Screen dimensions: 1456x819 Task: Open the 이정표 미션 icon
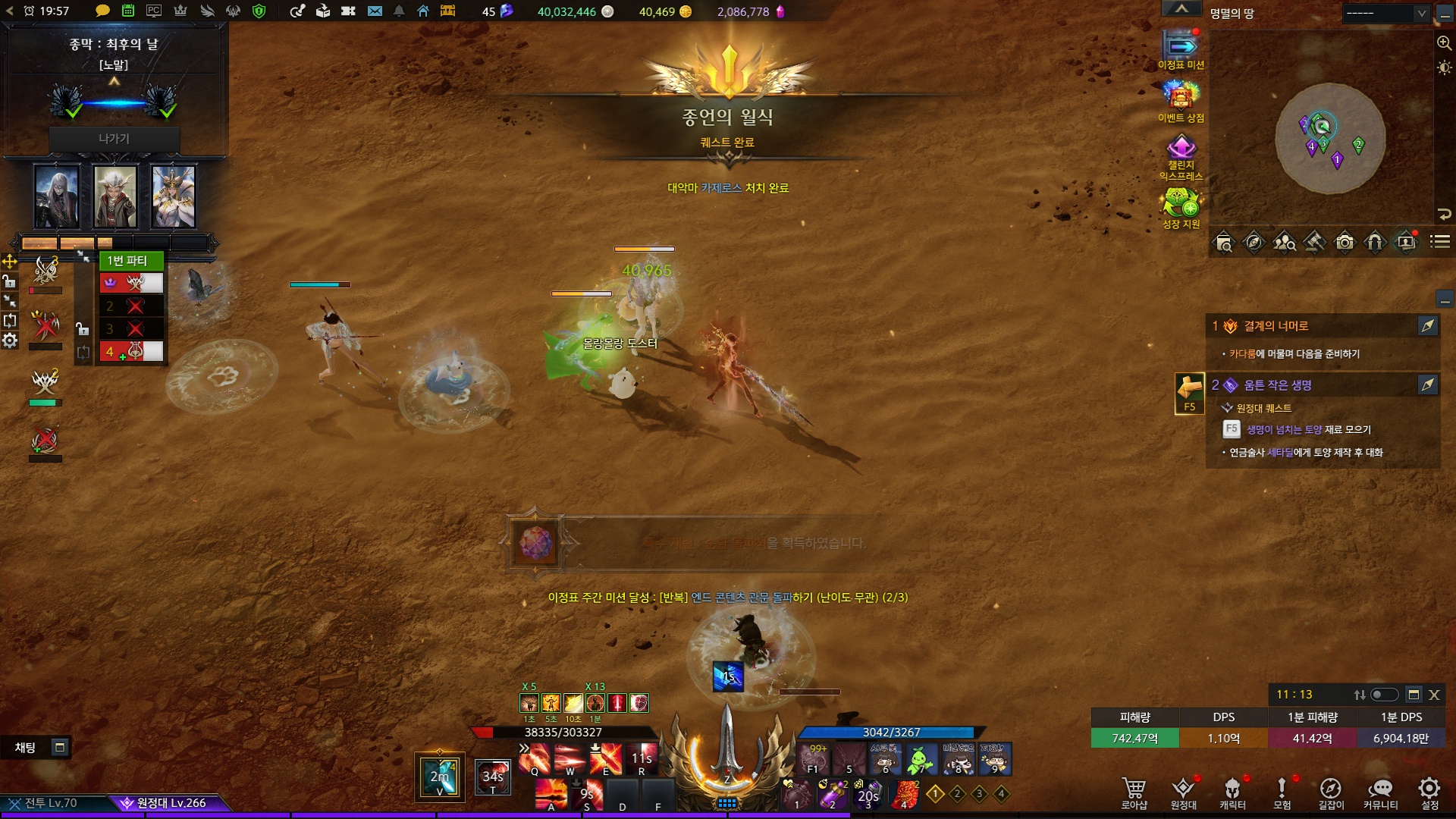tap(1180, 49)
